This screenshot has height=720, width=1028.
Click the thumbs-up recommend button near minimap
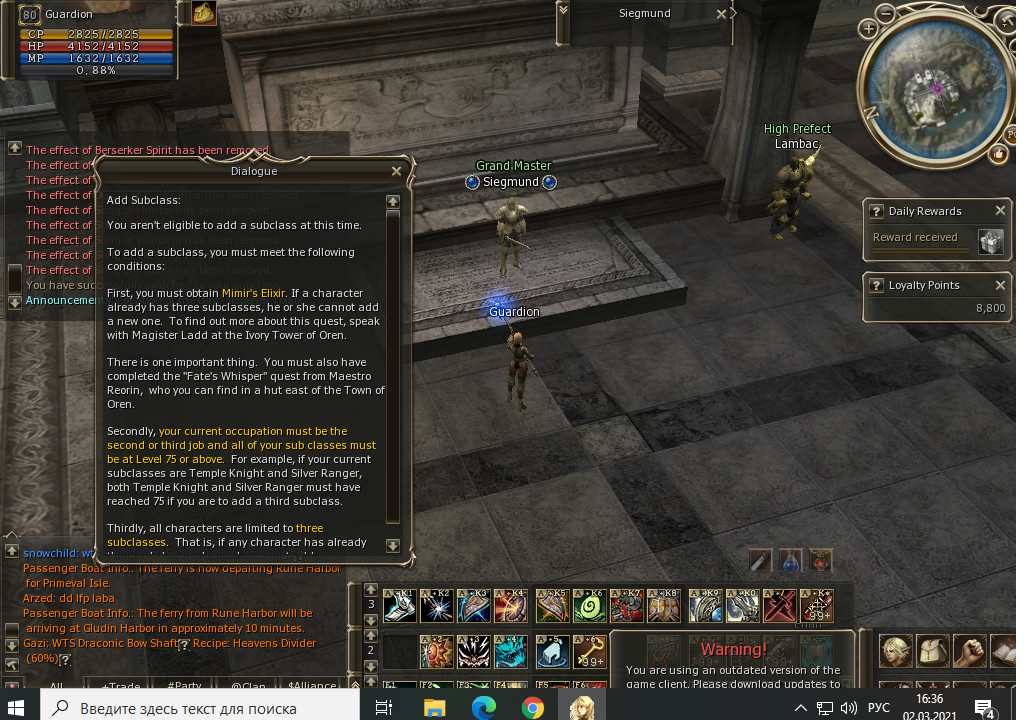pos(998,153)
